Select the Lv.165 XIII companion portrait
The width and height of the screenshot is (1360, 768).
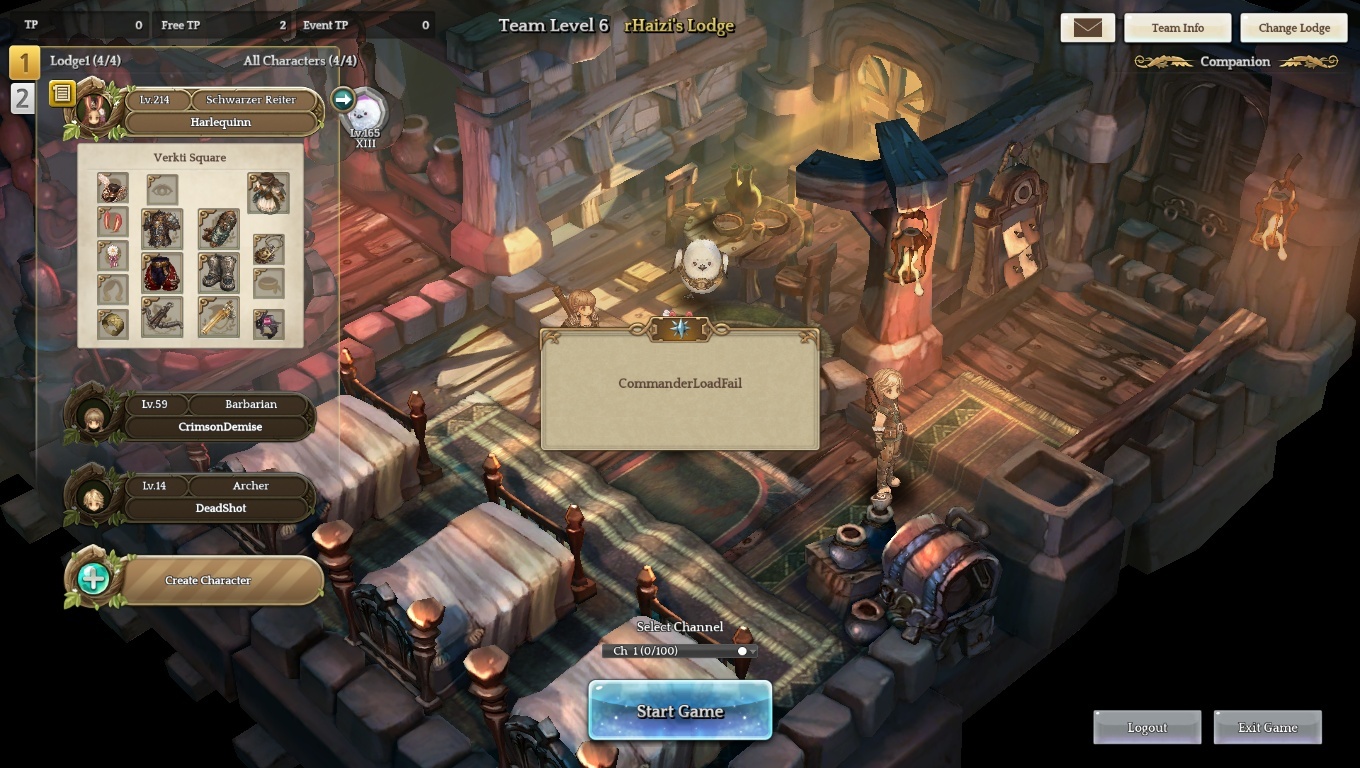[366, 112]
